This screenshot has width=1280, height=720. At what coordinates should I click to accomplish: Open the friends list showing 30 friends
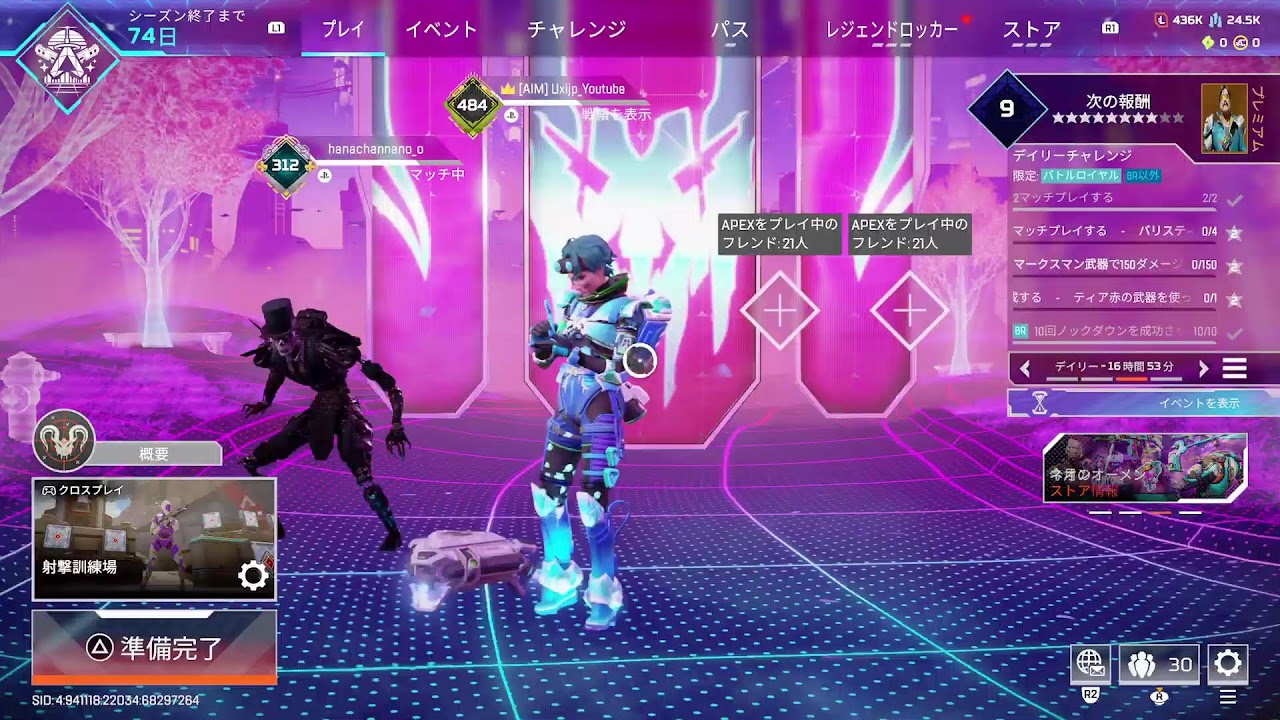[x=1158, y=663]
